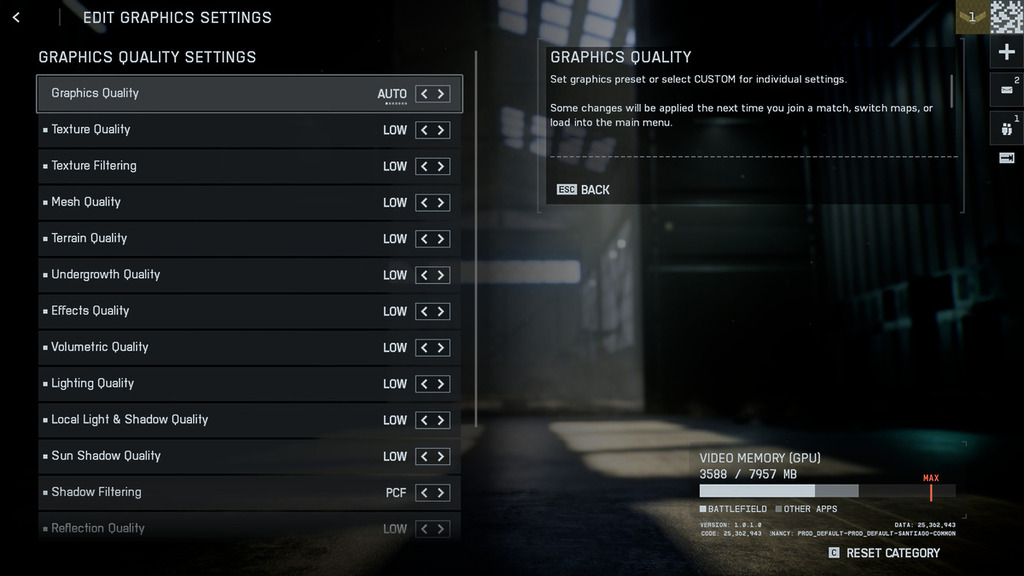Change Shadow Filtering with right arrow
The height and width of the screenshot is (576, 1024).
coord(441,493)
